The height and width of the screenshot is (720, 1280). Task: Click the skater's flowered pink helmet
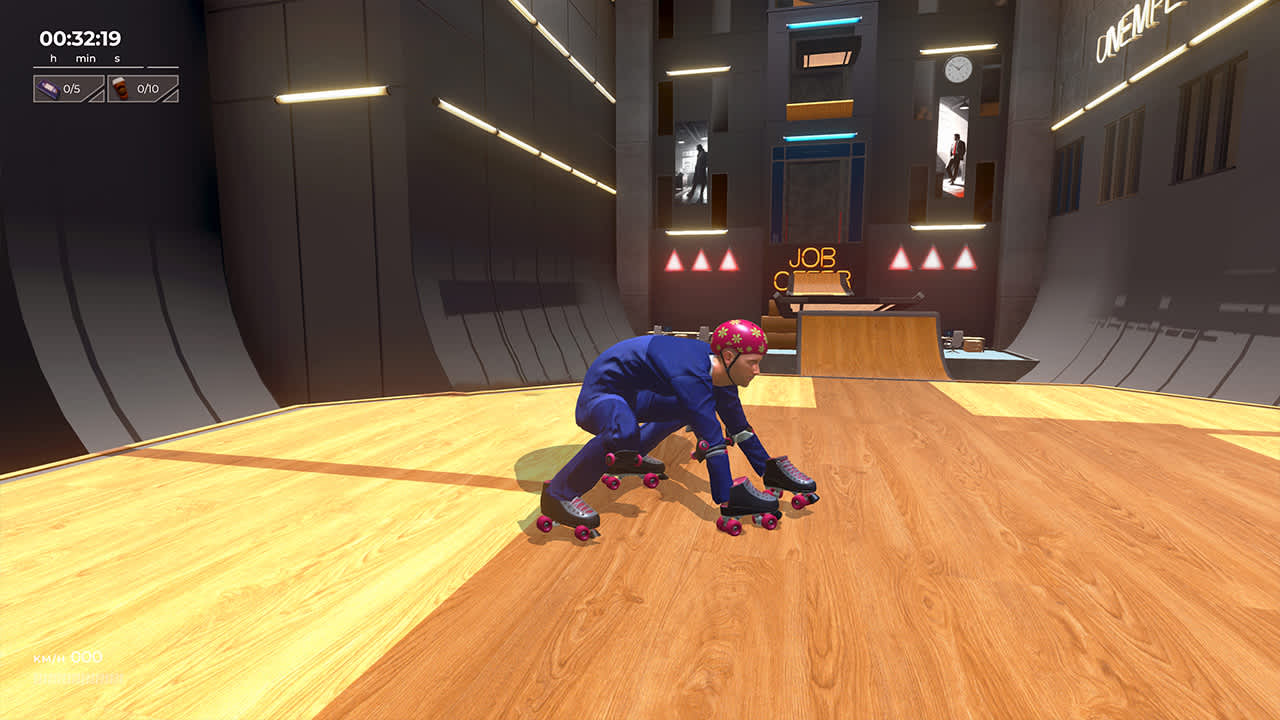(x=737, y=336)
